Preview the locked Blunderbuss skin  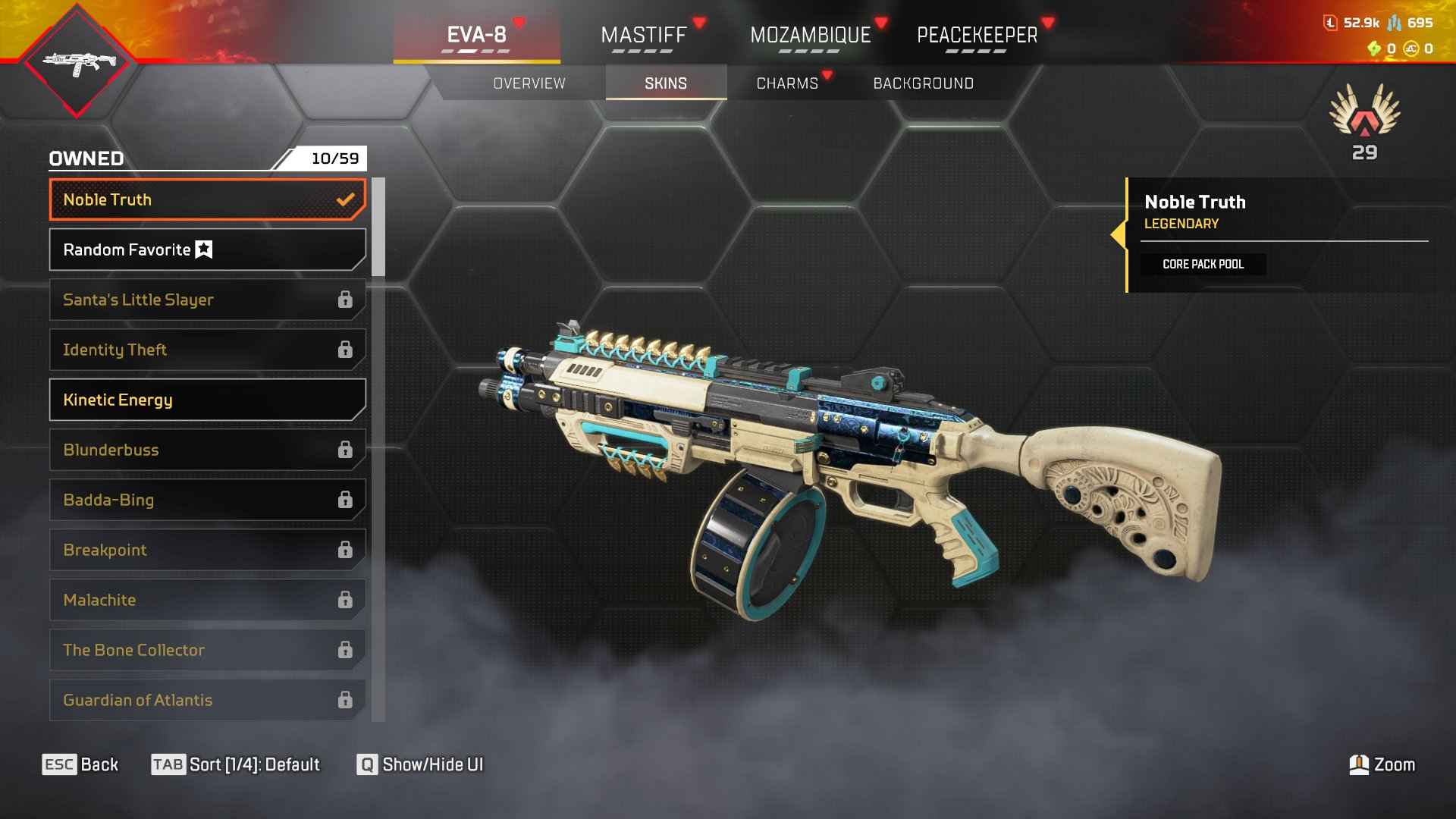(207, 450)
